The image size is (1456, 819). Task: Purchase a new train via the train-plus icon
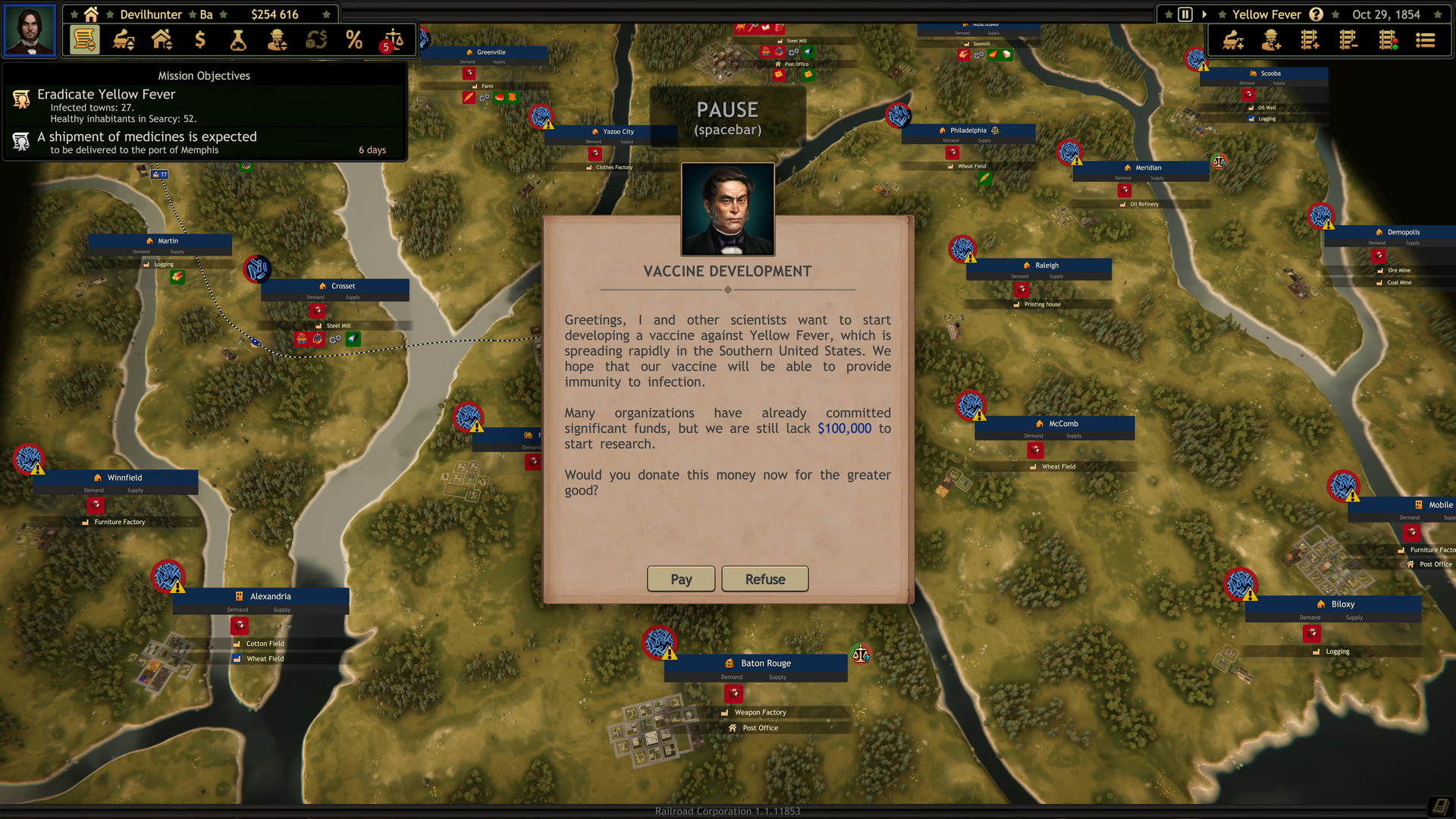[1231, 39]
